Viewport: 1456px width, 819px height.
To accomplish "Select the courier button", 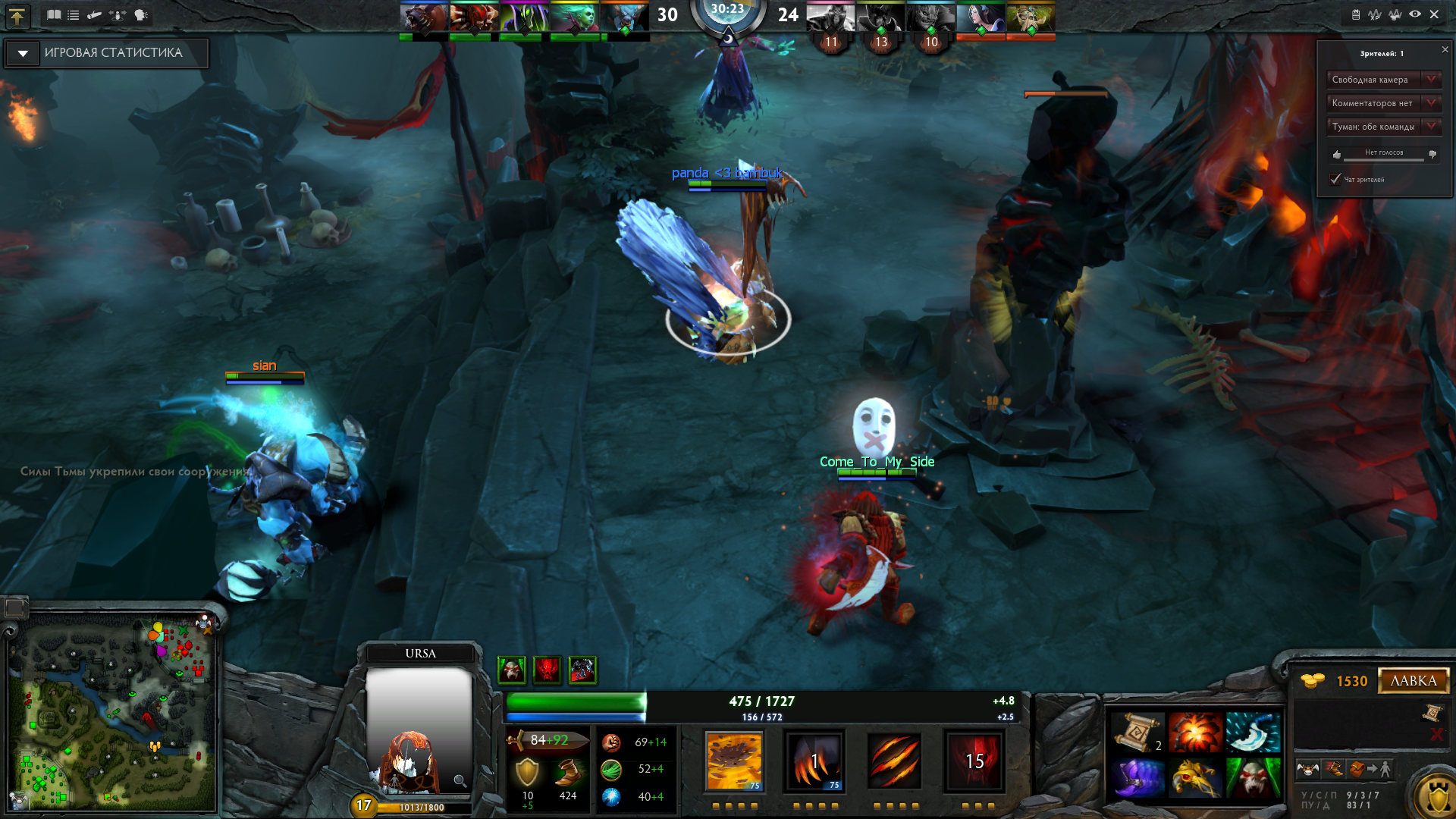I will click(x=1307, y=769).
